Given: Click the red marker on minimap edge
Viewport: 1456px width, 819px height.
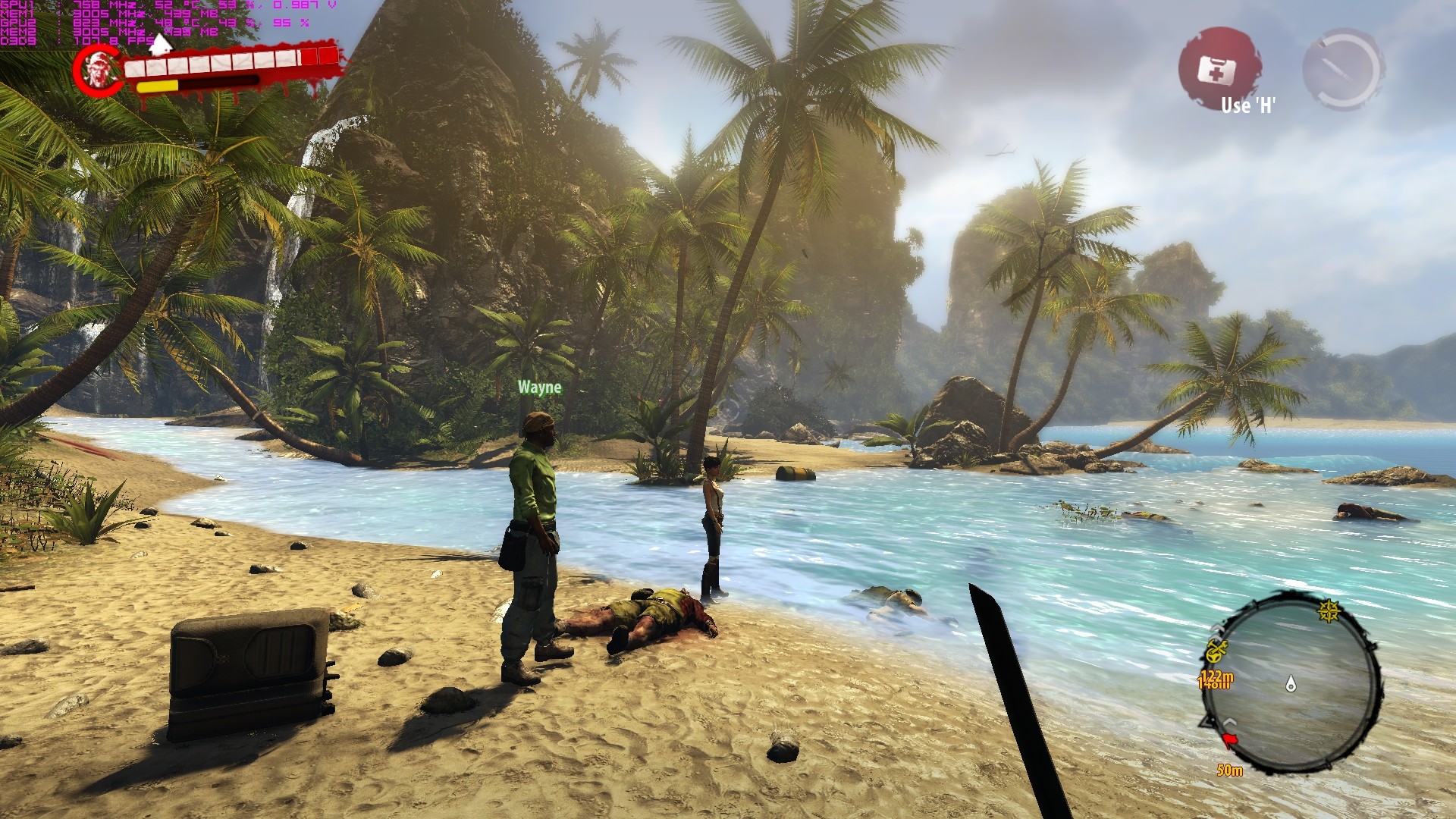Looking at the screenshot, I should point(1228,739).
